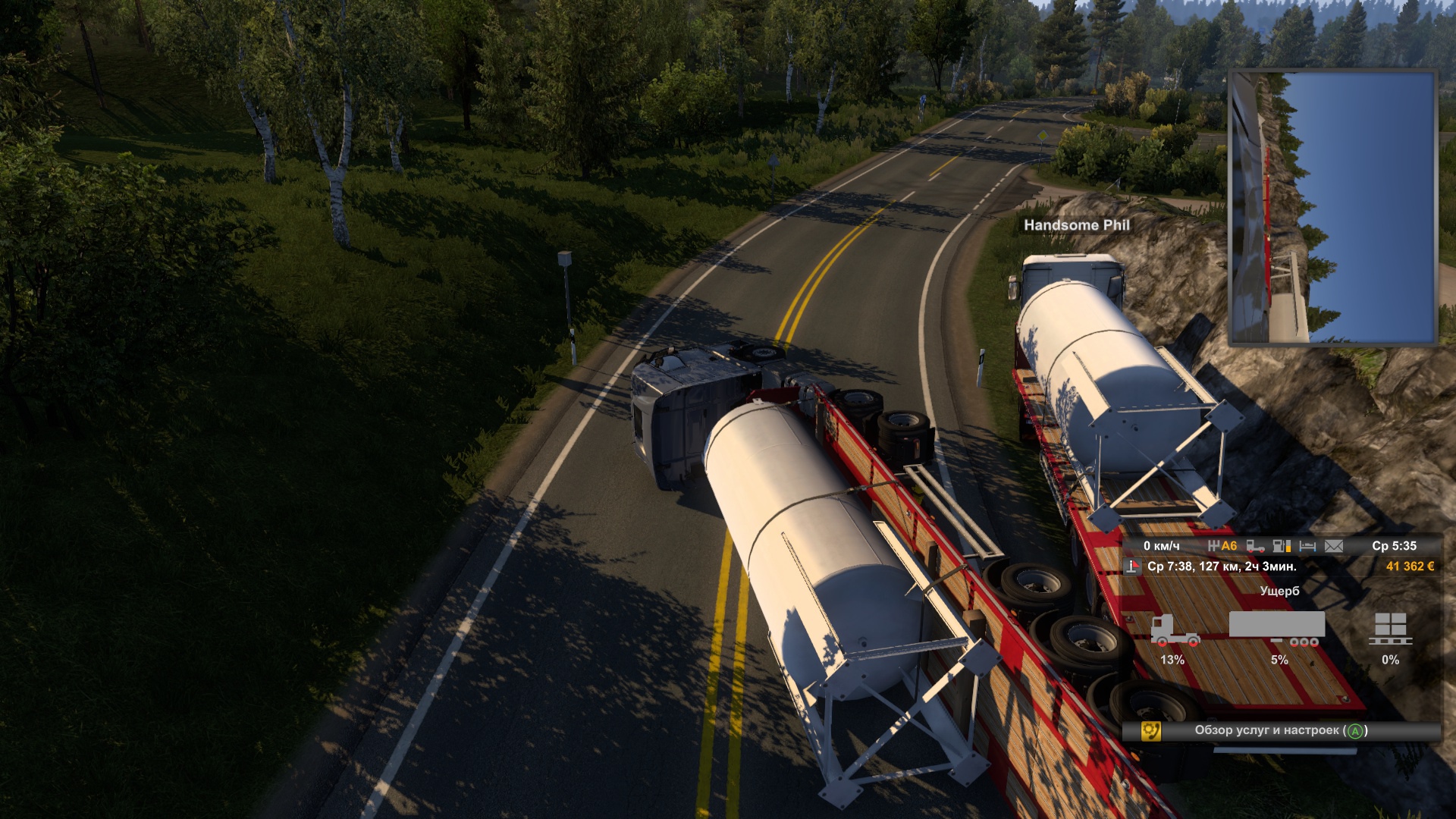This screenshot has height=819, width=1456.
Task: Click the truck damage icon showing 13%
Action: tap(1174, 630)
